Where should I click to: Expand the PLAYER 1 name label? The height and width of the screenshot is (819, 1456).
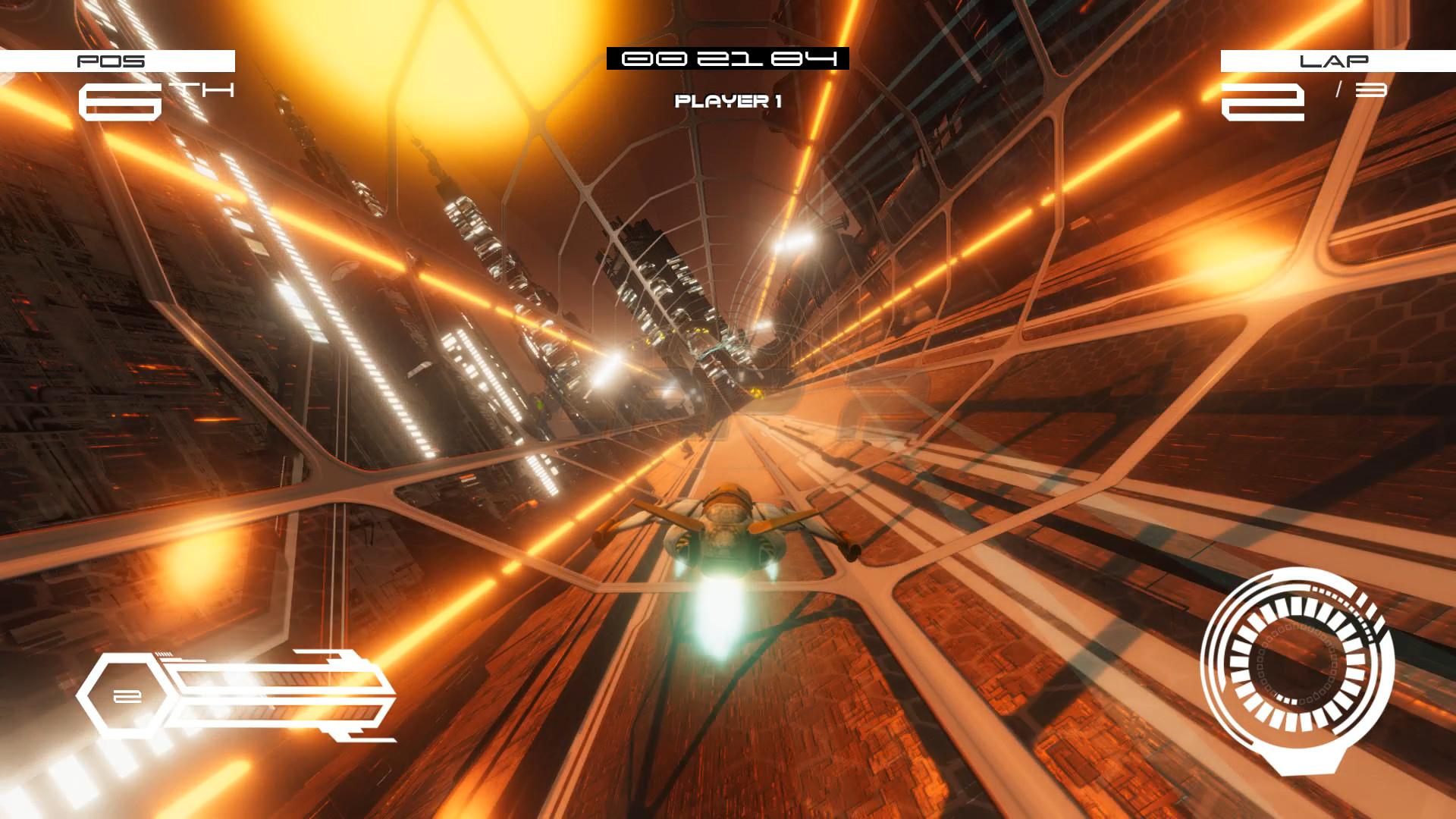(x=726, y=99)
